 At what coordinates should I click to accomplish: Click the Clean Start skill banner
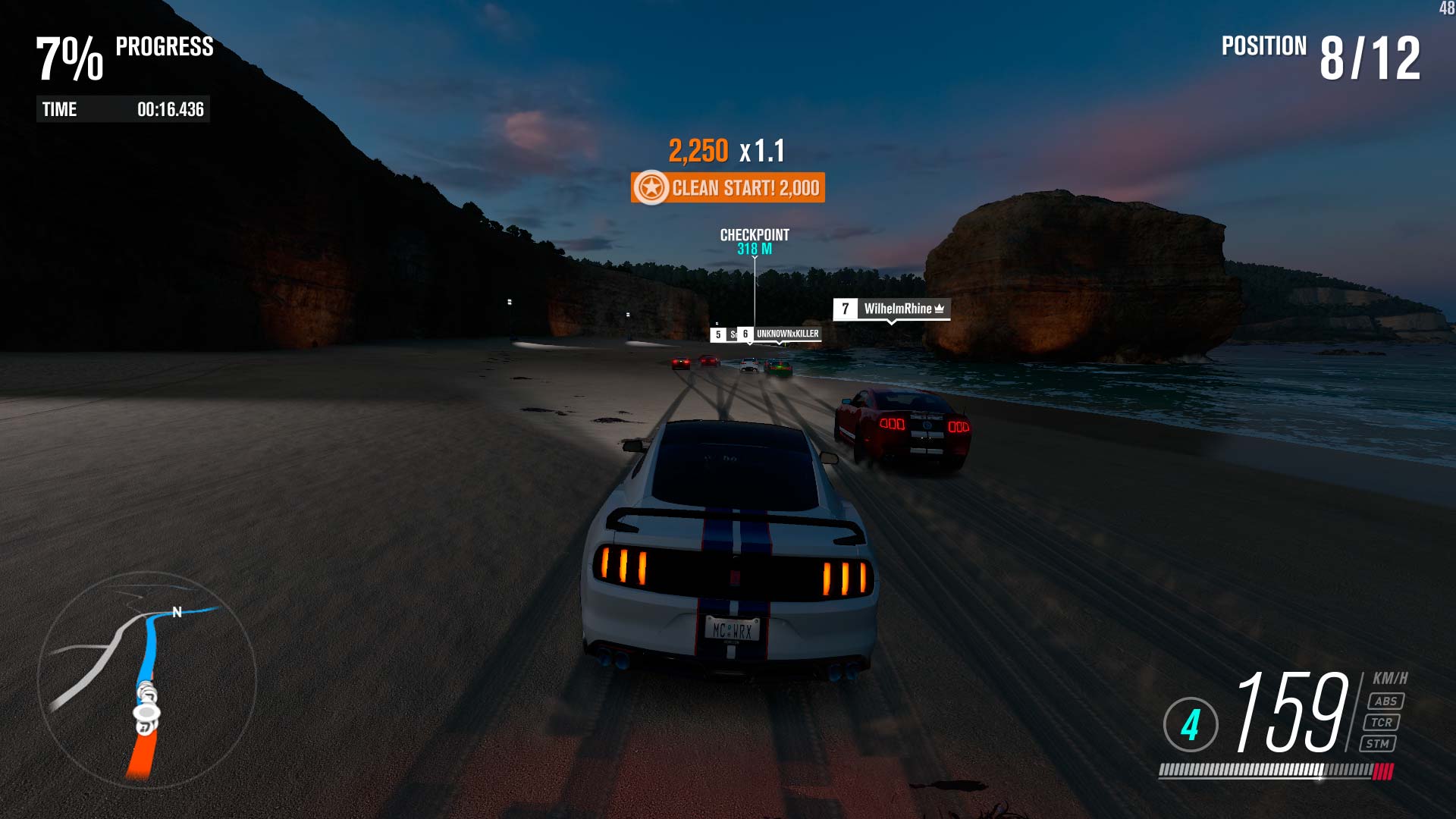point(728,188)
